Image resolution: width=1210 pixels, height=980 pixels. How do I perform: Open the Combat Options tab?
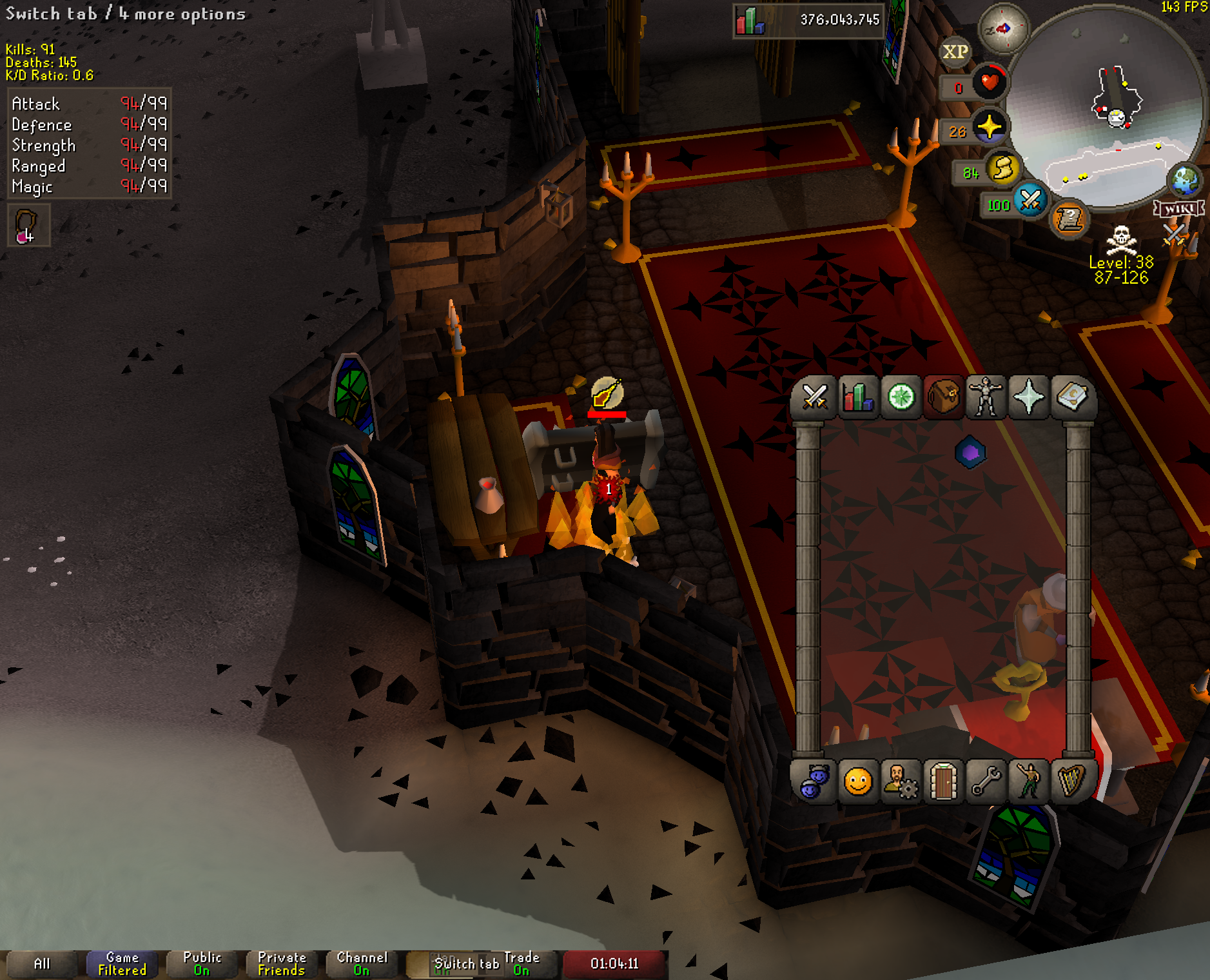click(x=814, y=397)
